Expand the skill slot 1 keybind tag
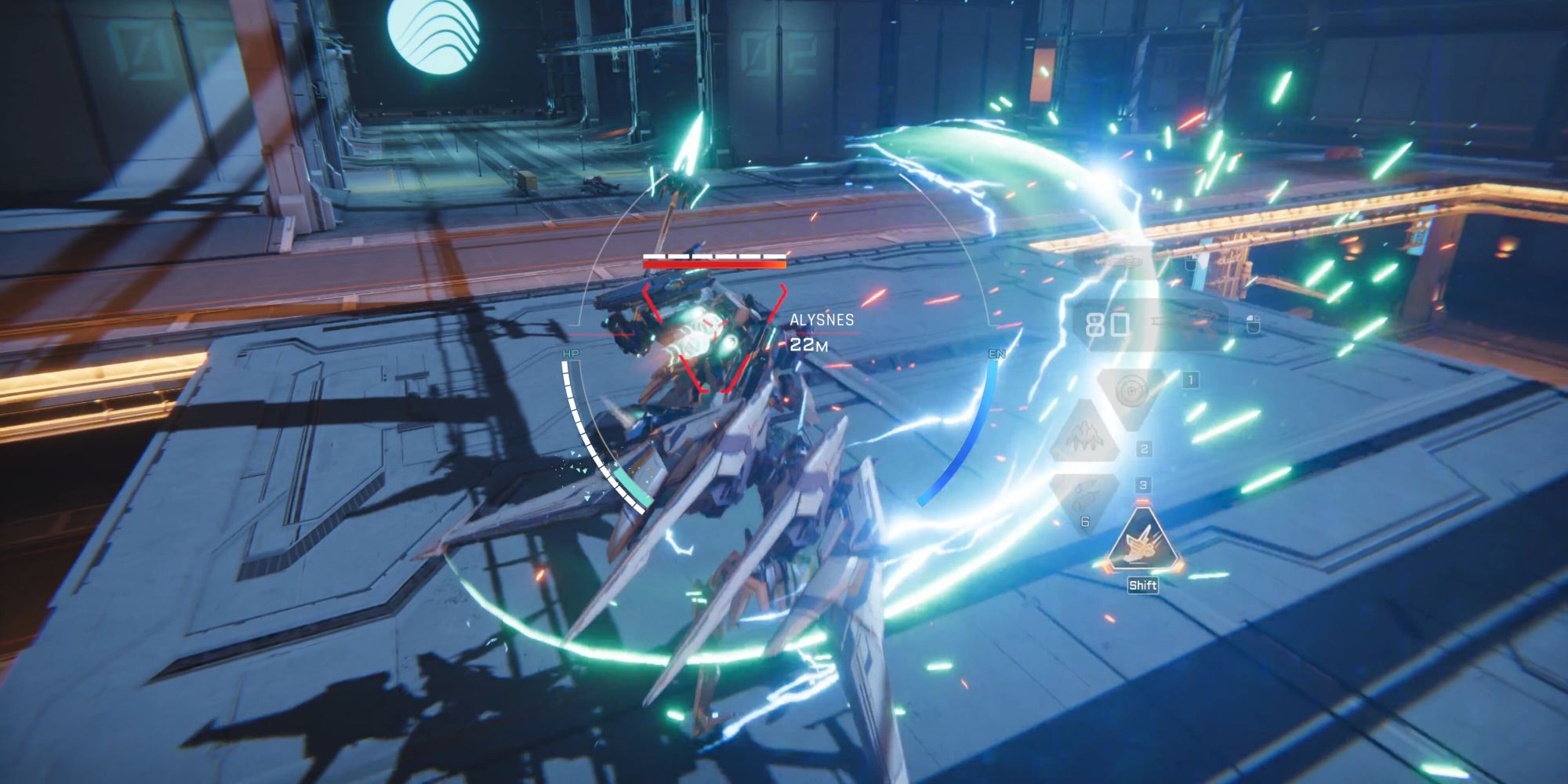1568x784 pixels. [1189, 379]
